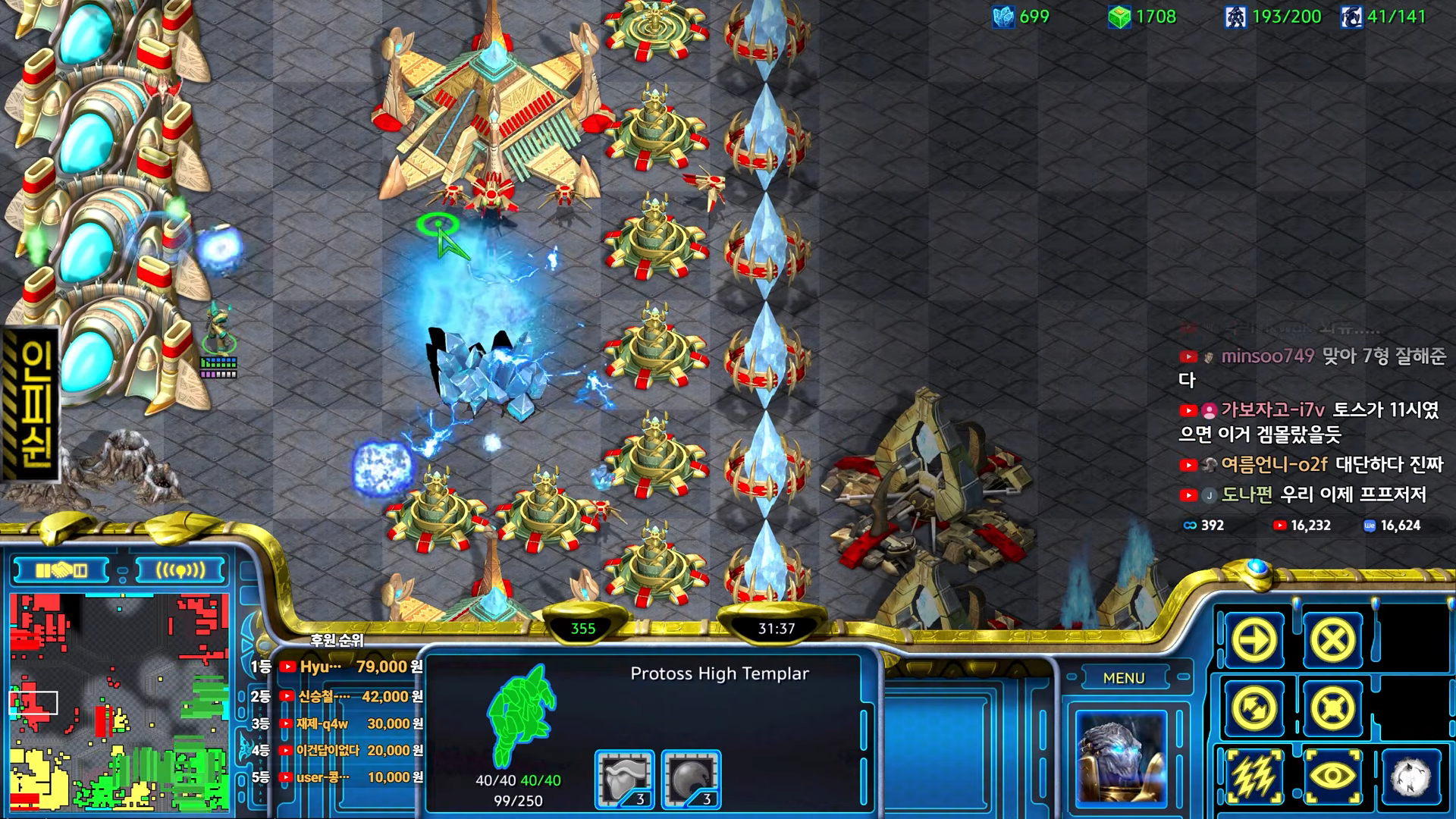Select the green High Templar wireframe
This screenshot has height=819, width=1456.
(x=521, y=717)
